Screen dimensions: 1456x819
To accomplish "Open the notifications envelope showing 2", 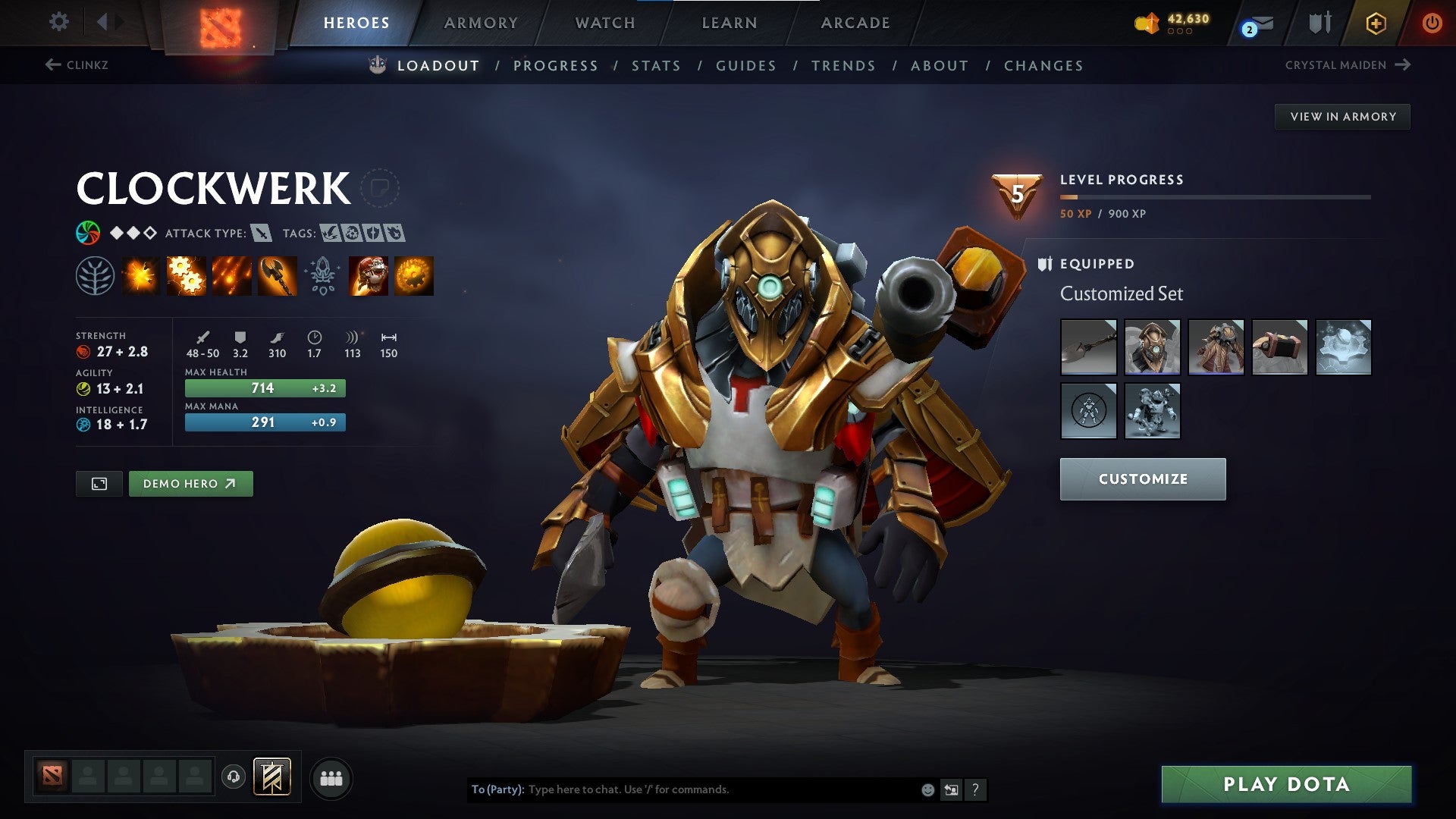I will [1255, 24].
